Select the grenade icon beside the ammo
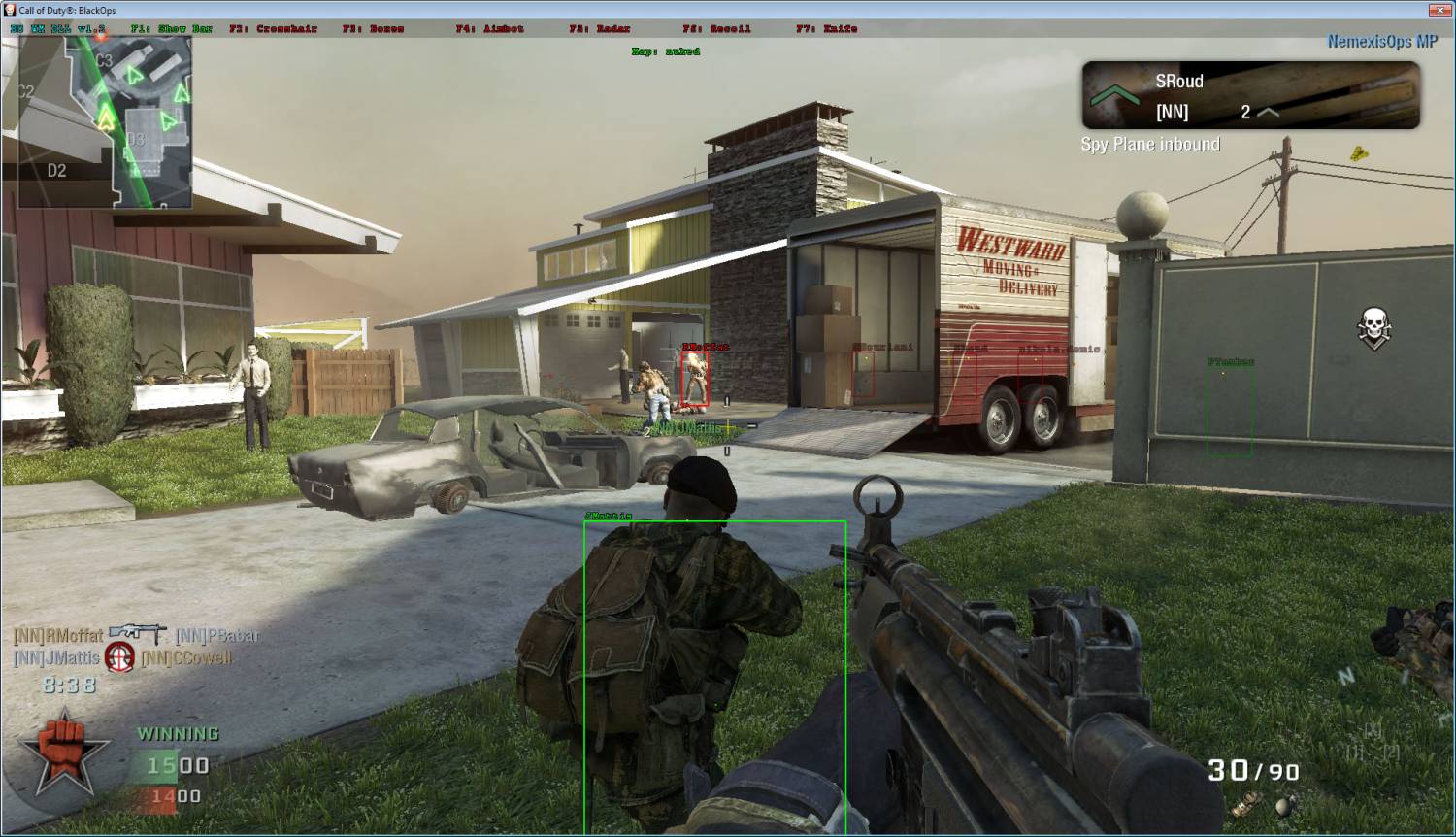 pos(1287,804)
